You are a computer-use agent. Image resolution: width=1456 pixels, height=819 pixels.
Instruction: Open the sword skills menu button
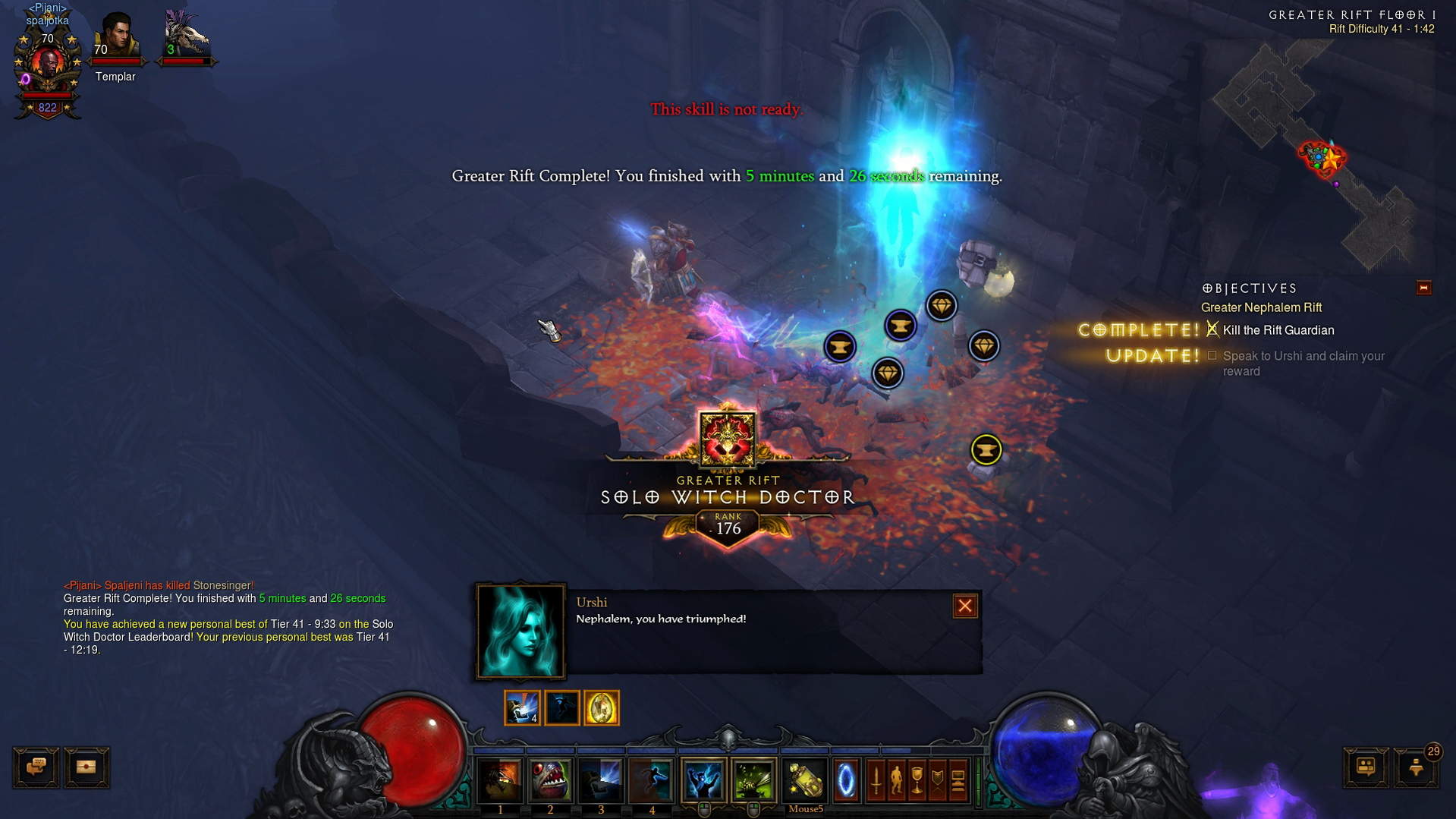tap(876, 780)
